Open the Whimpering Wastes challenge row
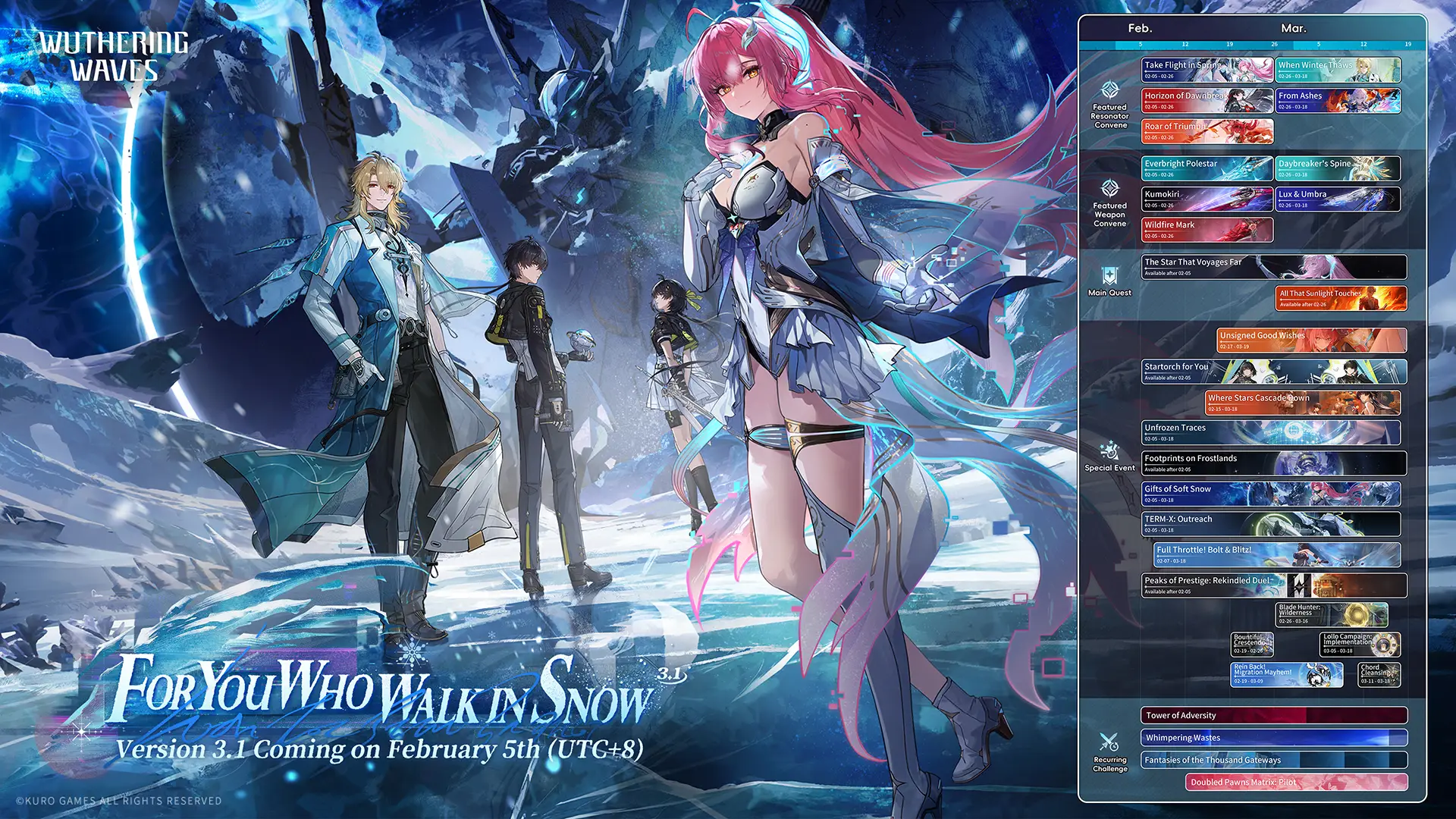Image resolution: width=1456 pixels, height=819 pixels. (1274, 738)
